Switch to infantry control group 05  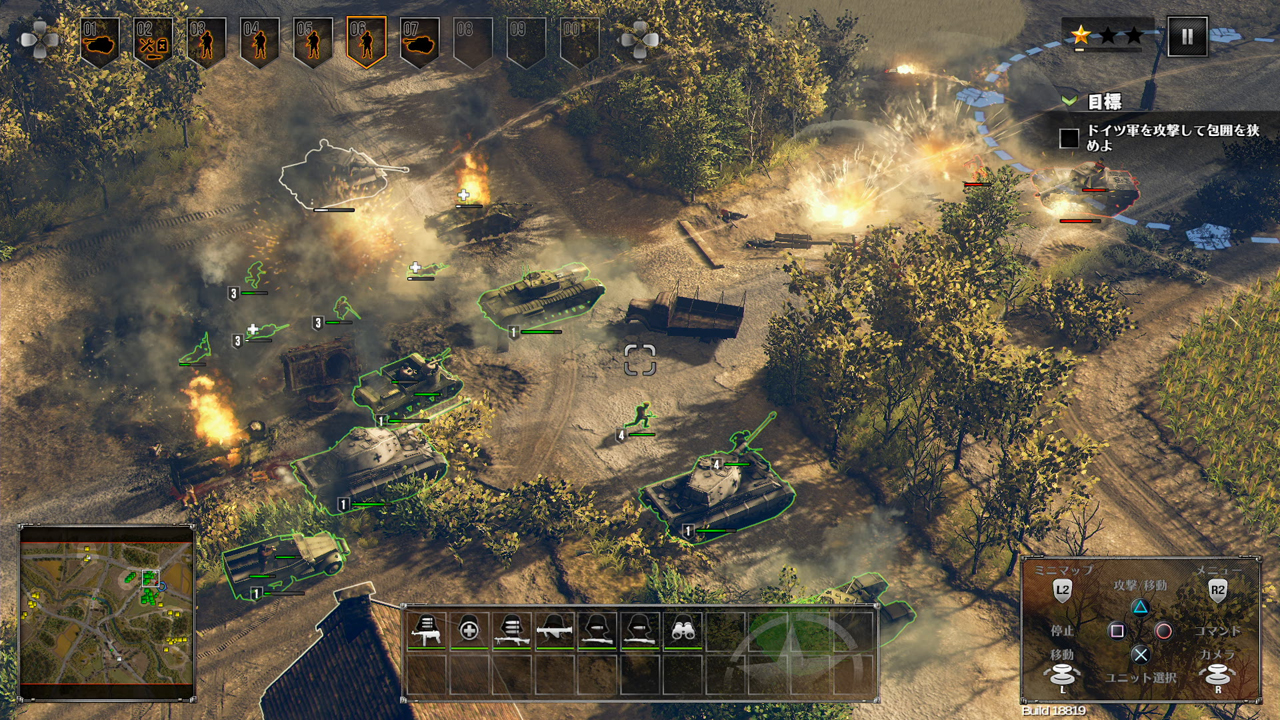pyautogui.click(x=313, y=42)
